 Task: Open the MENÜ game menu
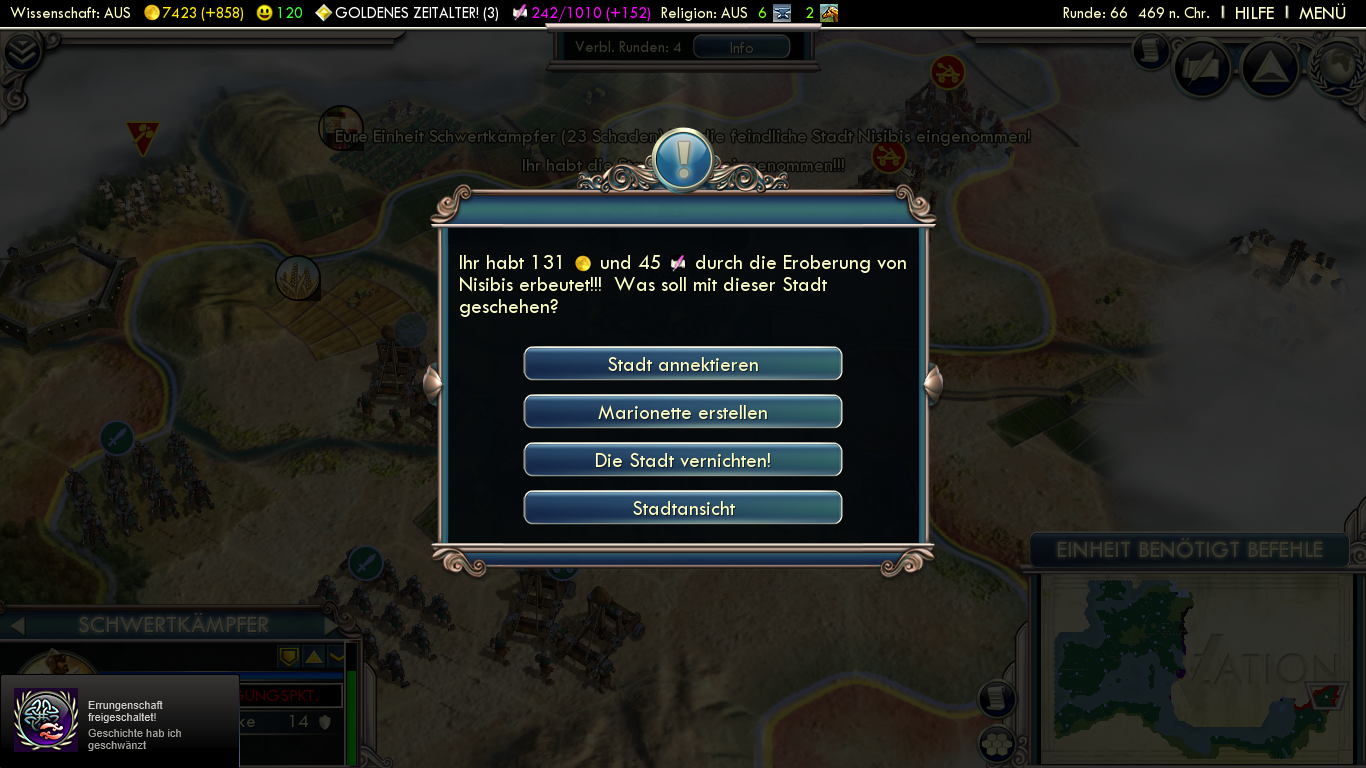[1322, 13]
